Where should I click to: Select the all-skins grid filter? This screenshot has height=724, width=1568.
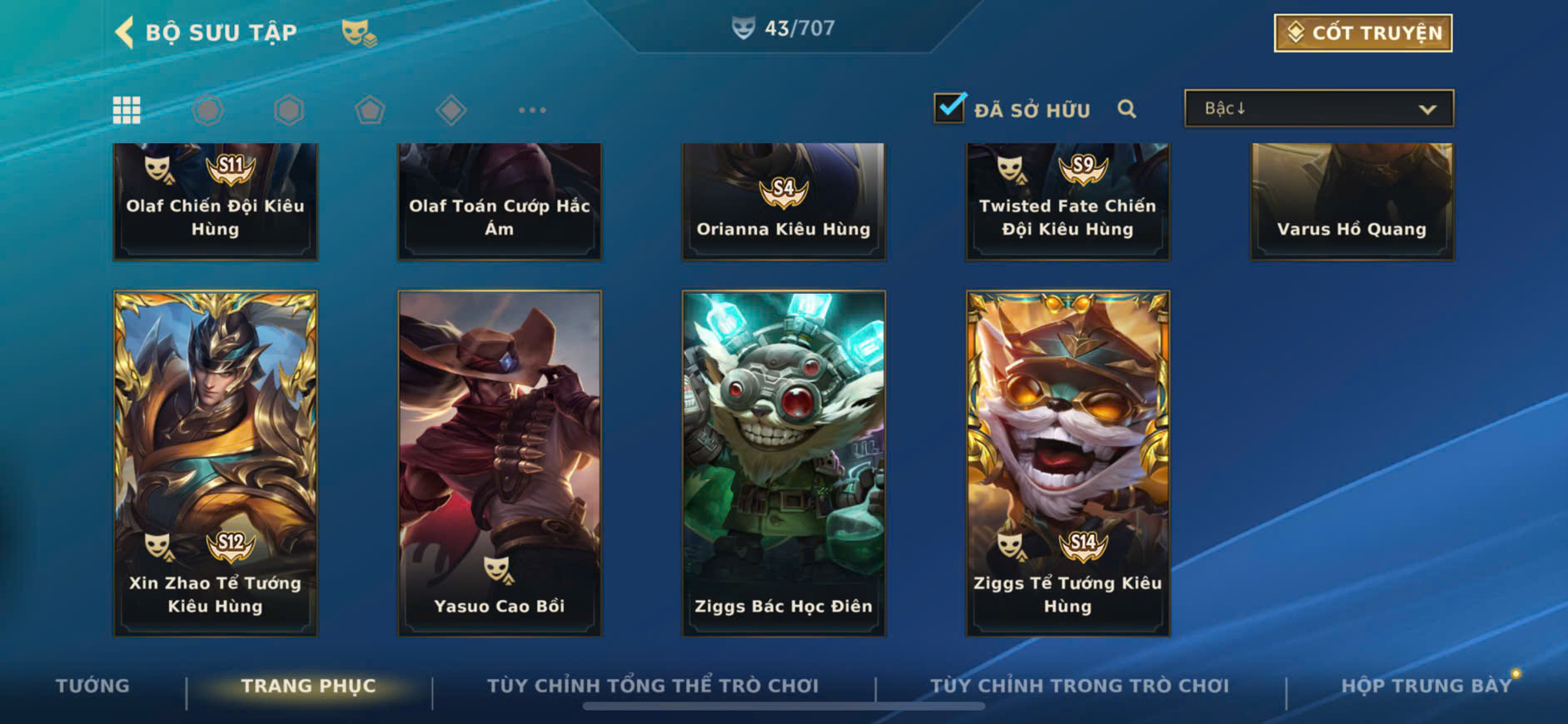tap(127, 110)
